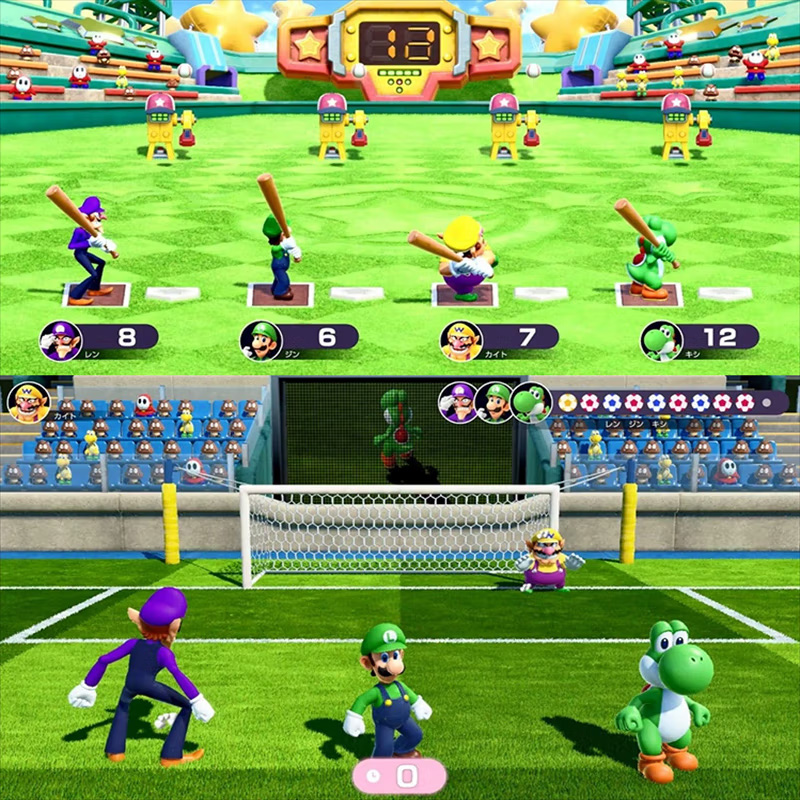Select Luigi's portrait in the flower counter panel
800x800 pixels.
pyautogui.click(x=494, y=402)
